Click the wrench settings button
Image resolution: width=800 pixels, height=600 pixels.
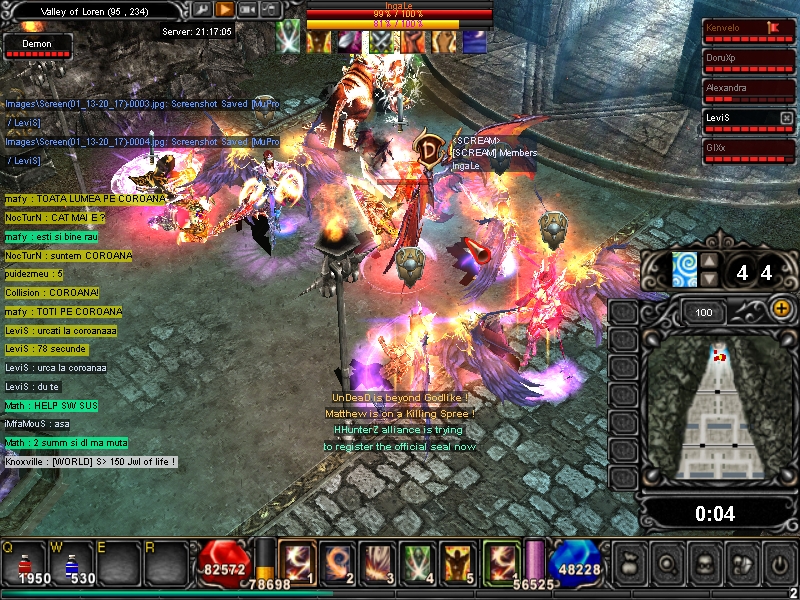coord(202,9)
